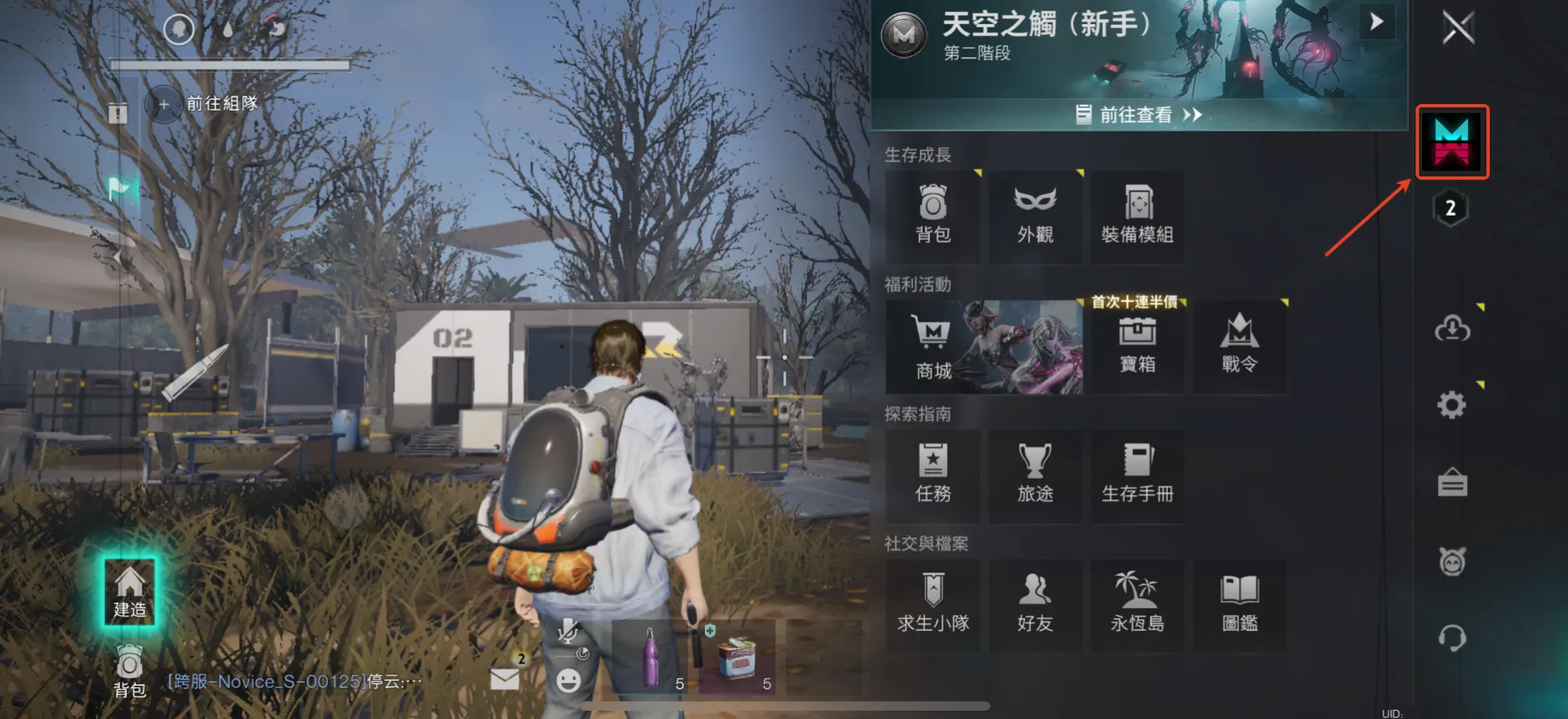Open the 求生小隊 survival squad menu
Viewport: 1568px width, 719px height.
[933, 605]
